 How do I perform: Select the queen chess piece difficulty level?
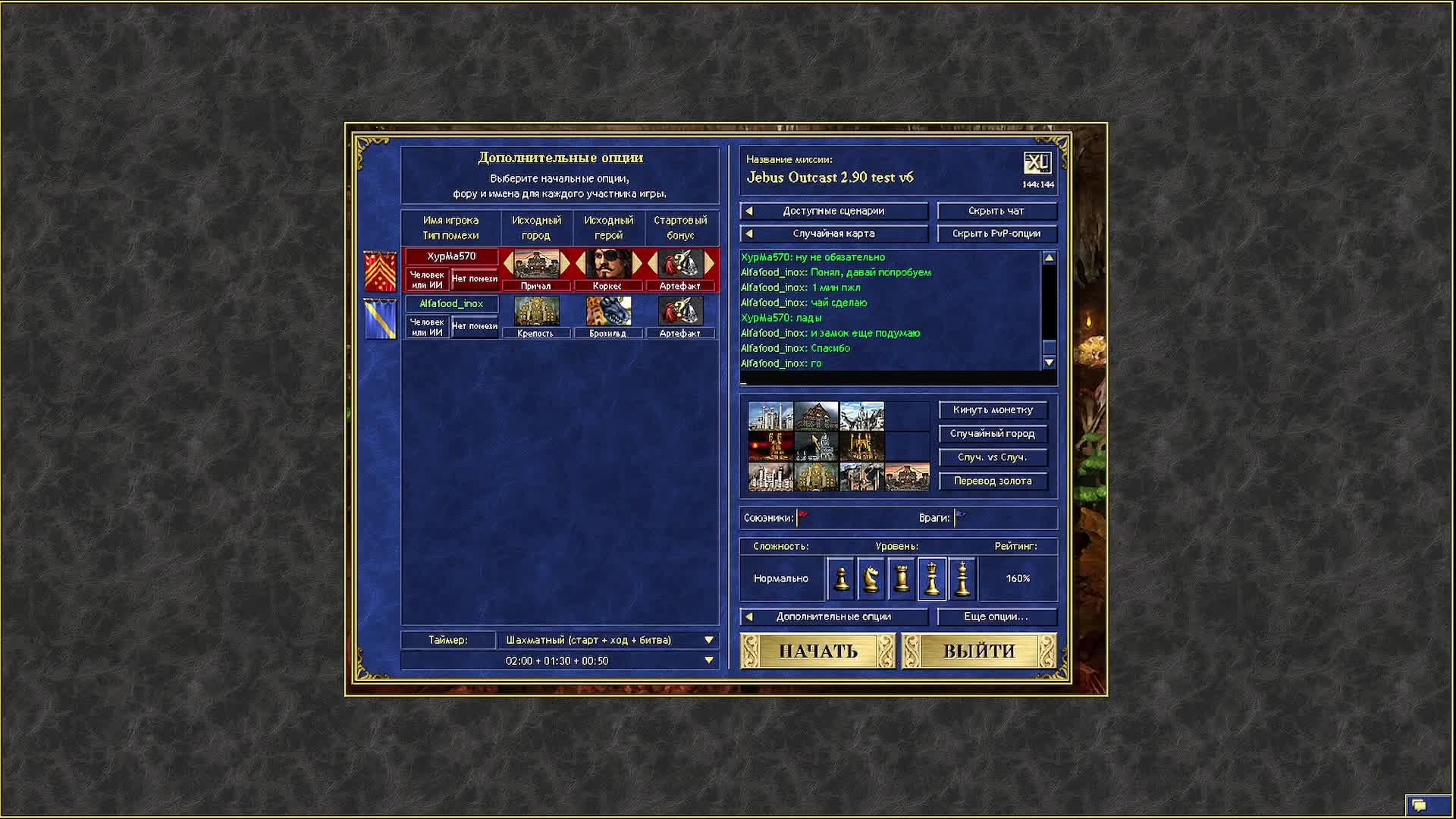click(x=932, y=578)
